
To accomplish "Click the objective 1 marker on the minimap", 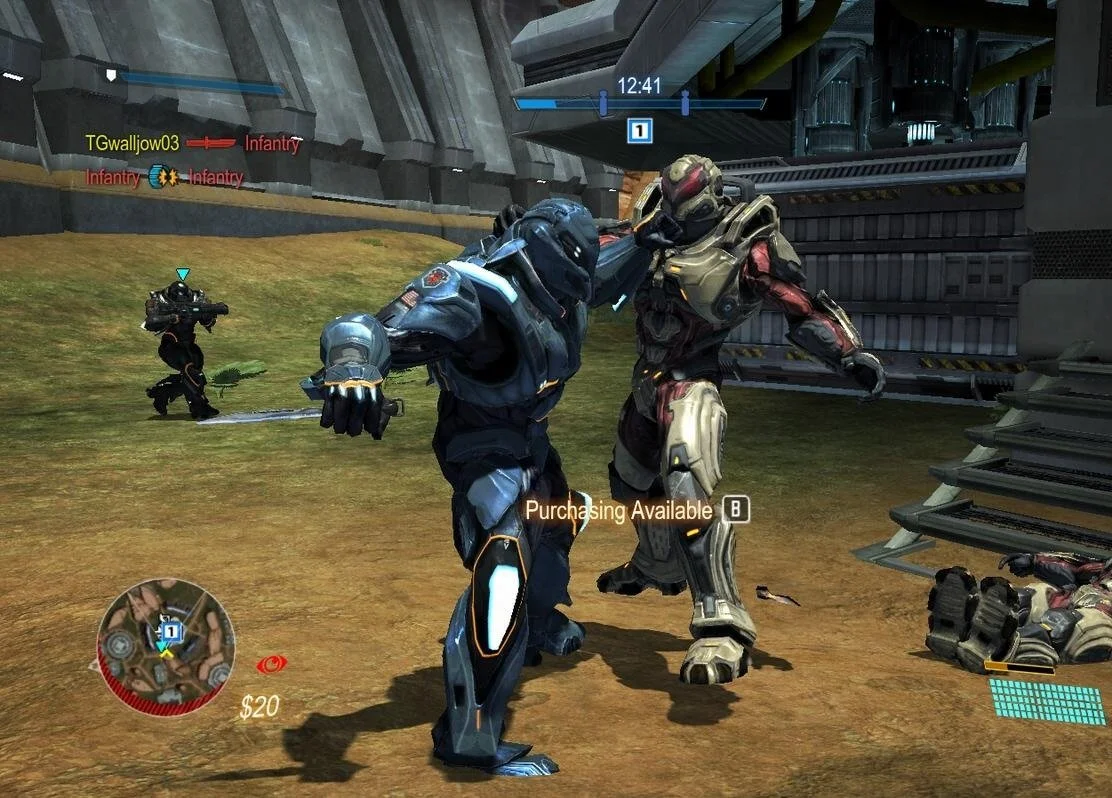I will click(x=170, y=631).
